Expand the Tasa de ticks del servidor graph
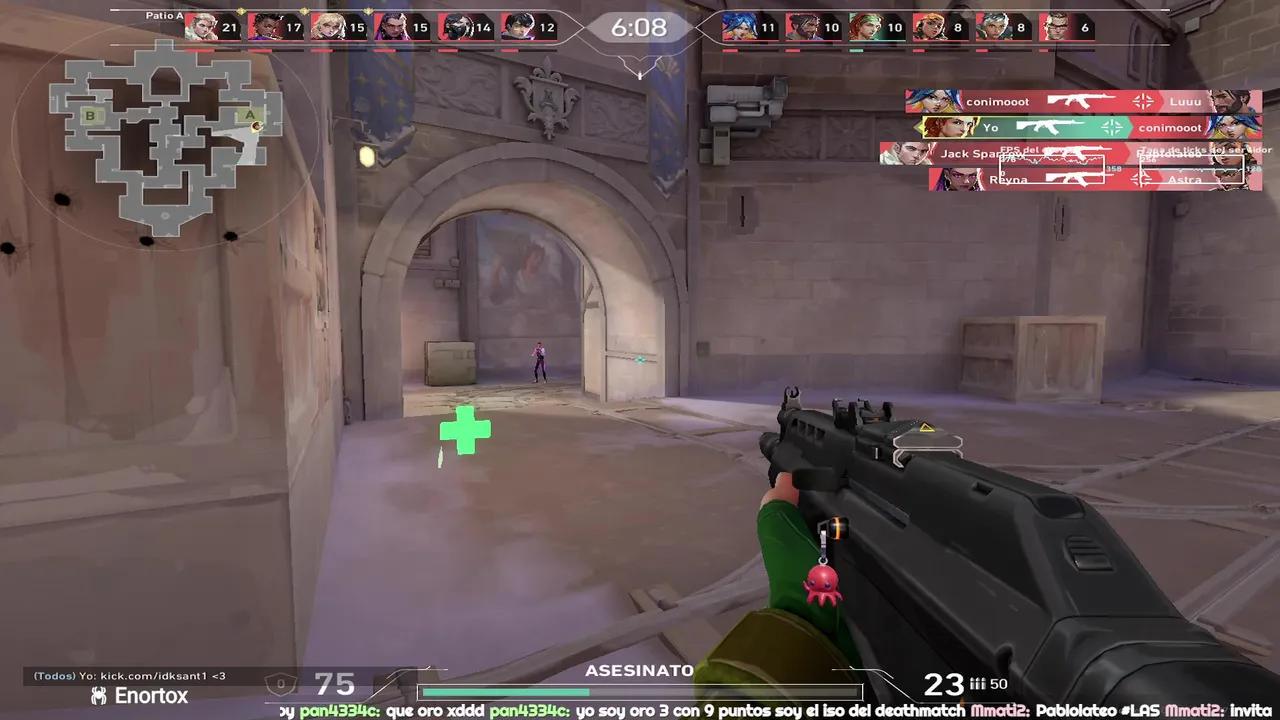The width and height of the screenshot is (1280, 720). click(1192, 167)
